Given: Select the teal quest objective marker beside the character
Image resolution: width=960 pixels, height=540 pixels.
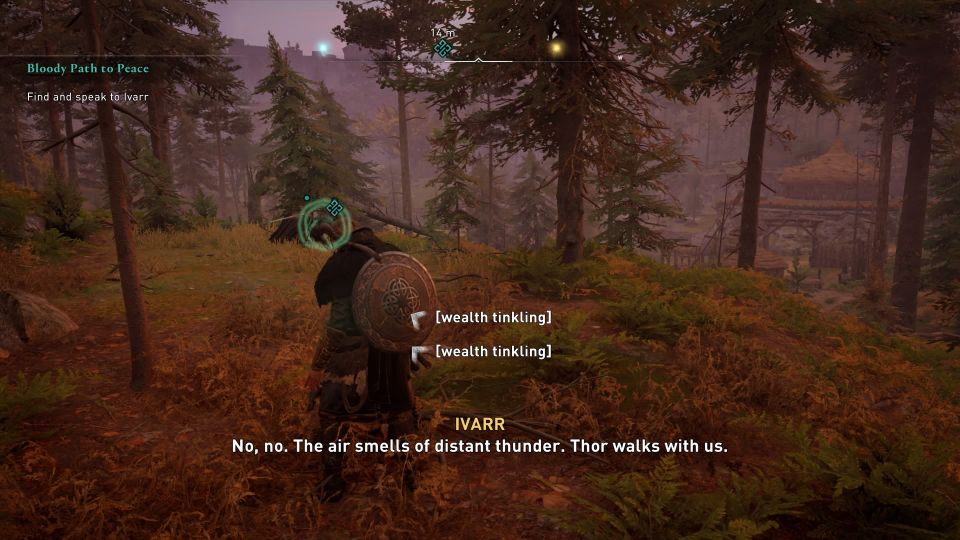Looking at the screenshot, I should [x=335, y=208].
